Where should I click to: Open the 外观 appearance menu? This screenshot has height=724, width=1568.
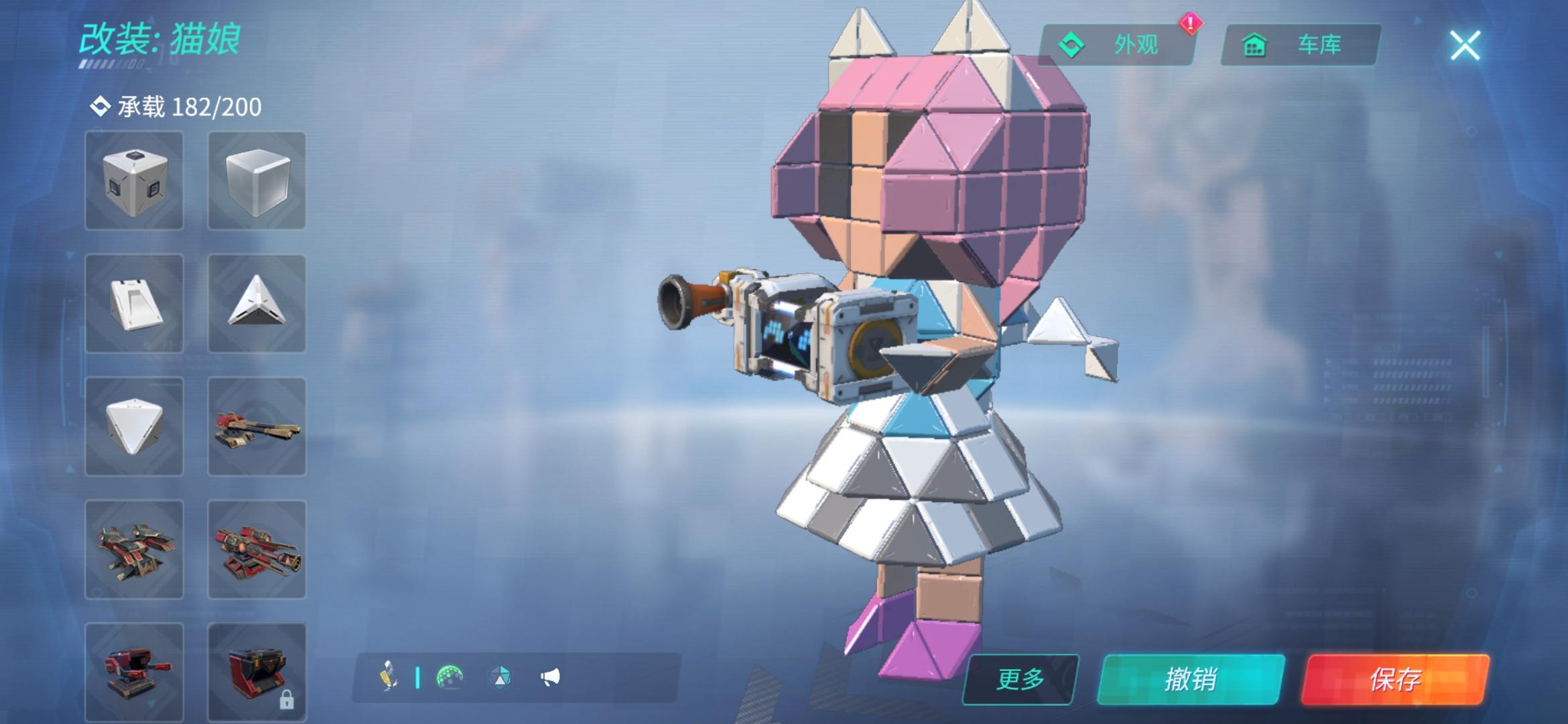click(1116, 45)
